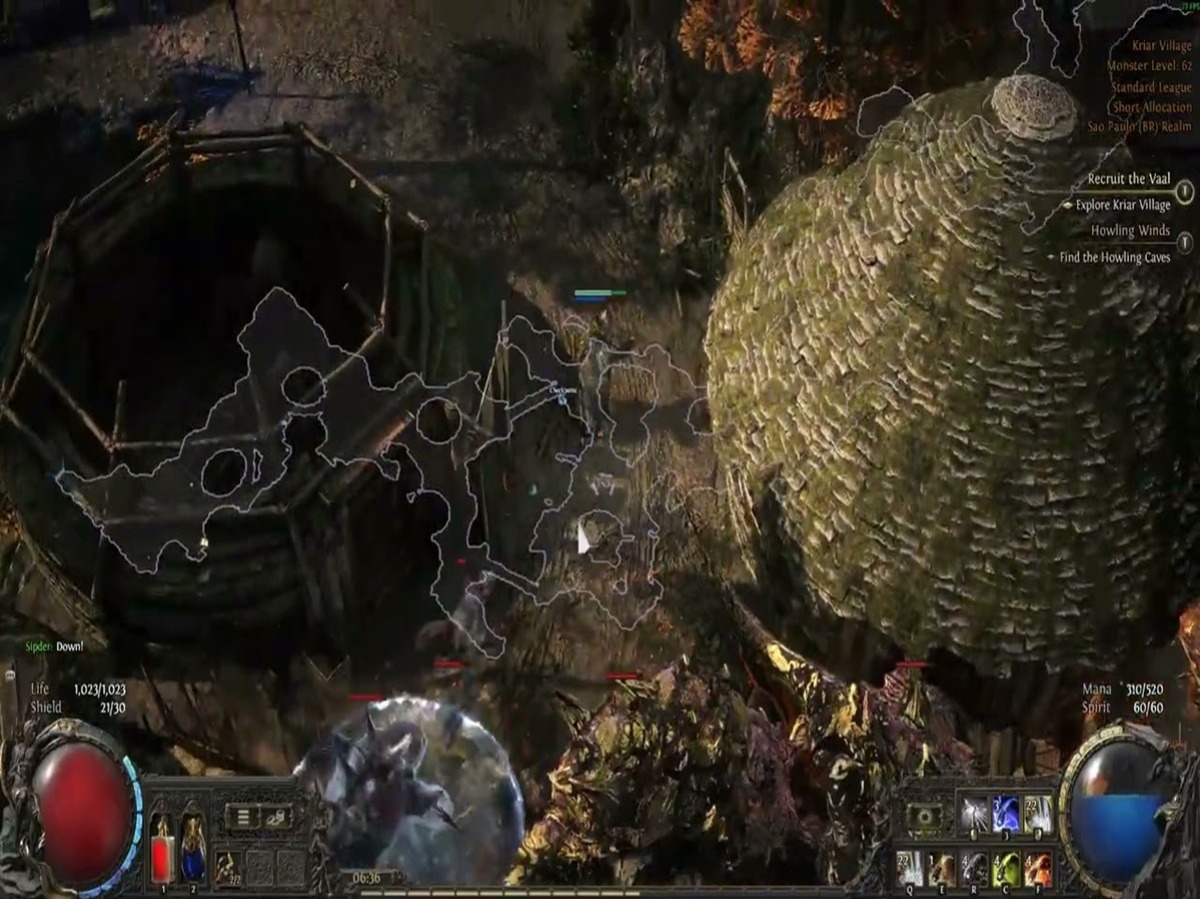Image resolution: width=1200 pixels, height=899 pixels.
Task: Open the three-line menu button
Action: click(x=241, y=817)
